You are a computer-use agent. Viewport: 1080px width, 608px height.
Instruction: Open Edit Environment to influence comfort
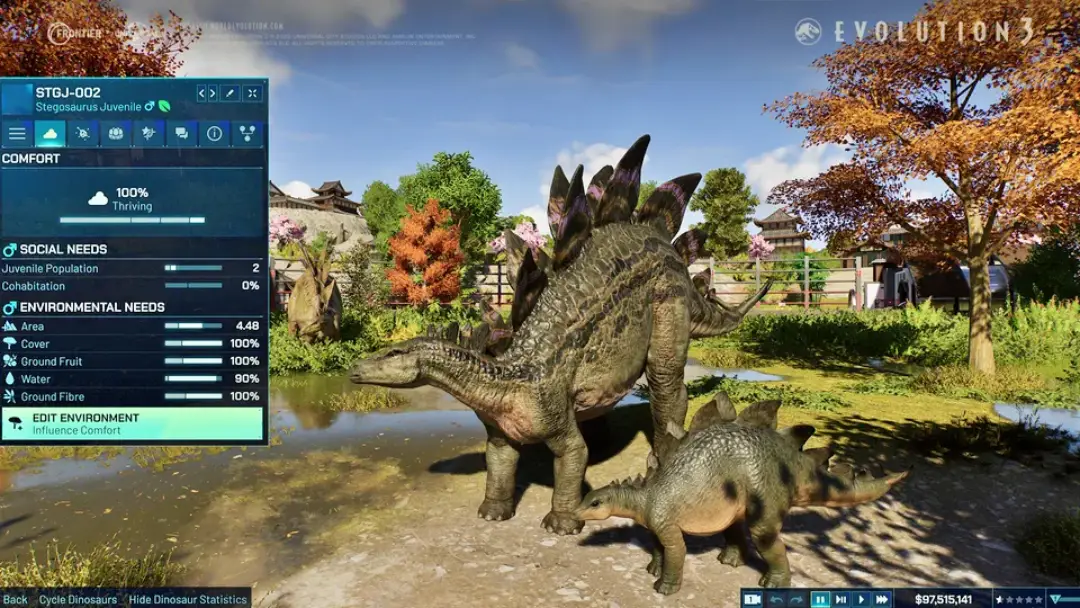(133, 424)
